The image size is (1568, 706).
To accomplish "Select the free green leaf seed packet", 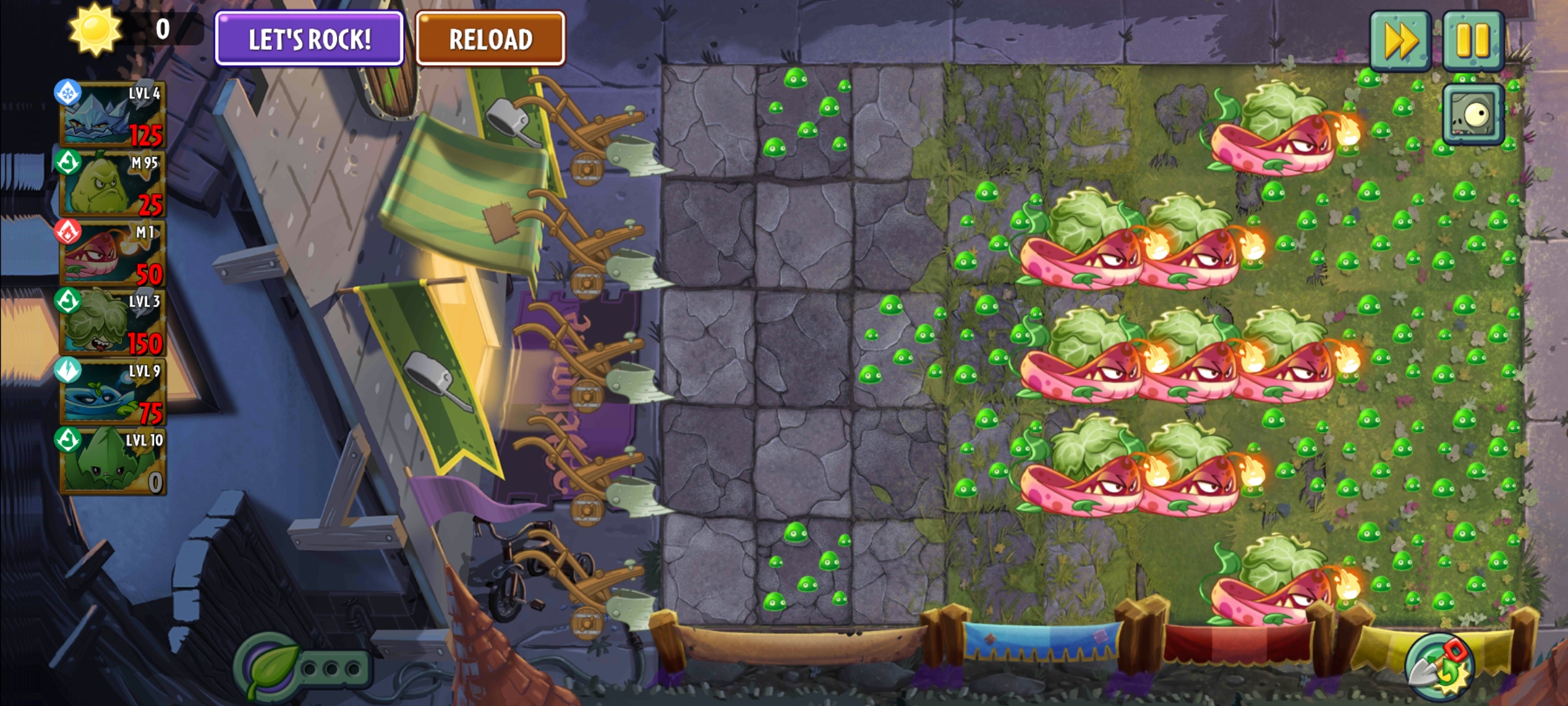I will 112,462.
